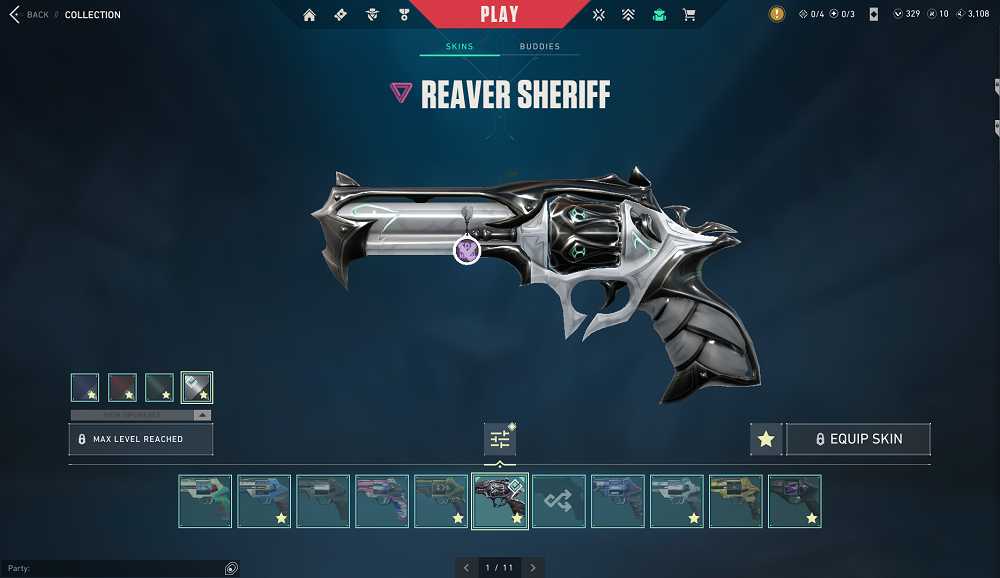Go back from the Collection screen
Viewport: 1000px width, 578px height.
[x=28, y=15]
